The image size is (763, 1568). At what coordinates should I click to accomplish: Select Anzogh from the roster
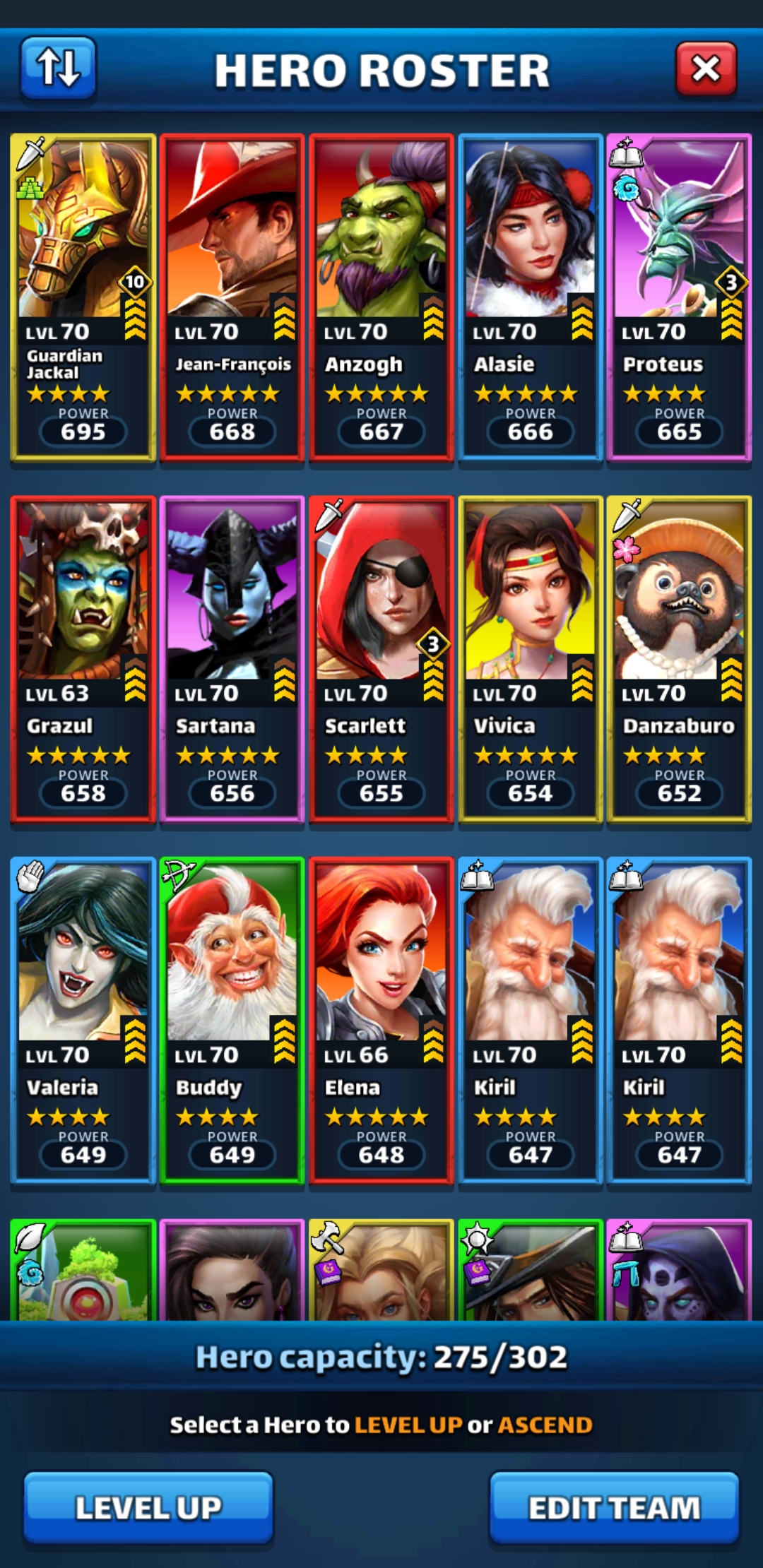click(381, 297)
